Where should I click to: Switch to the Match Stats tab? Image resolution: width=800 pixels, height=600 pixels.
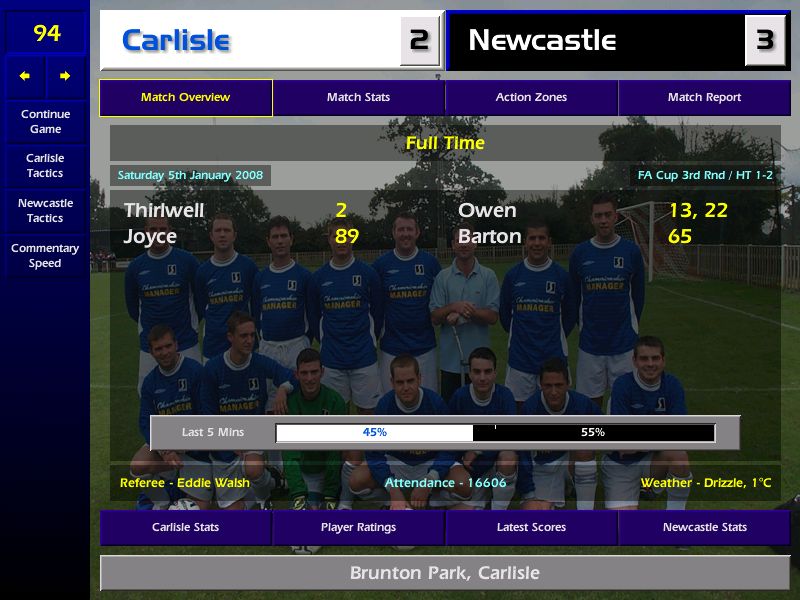pos(358,98)
